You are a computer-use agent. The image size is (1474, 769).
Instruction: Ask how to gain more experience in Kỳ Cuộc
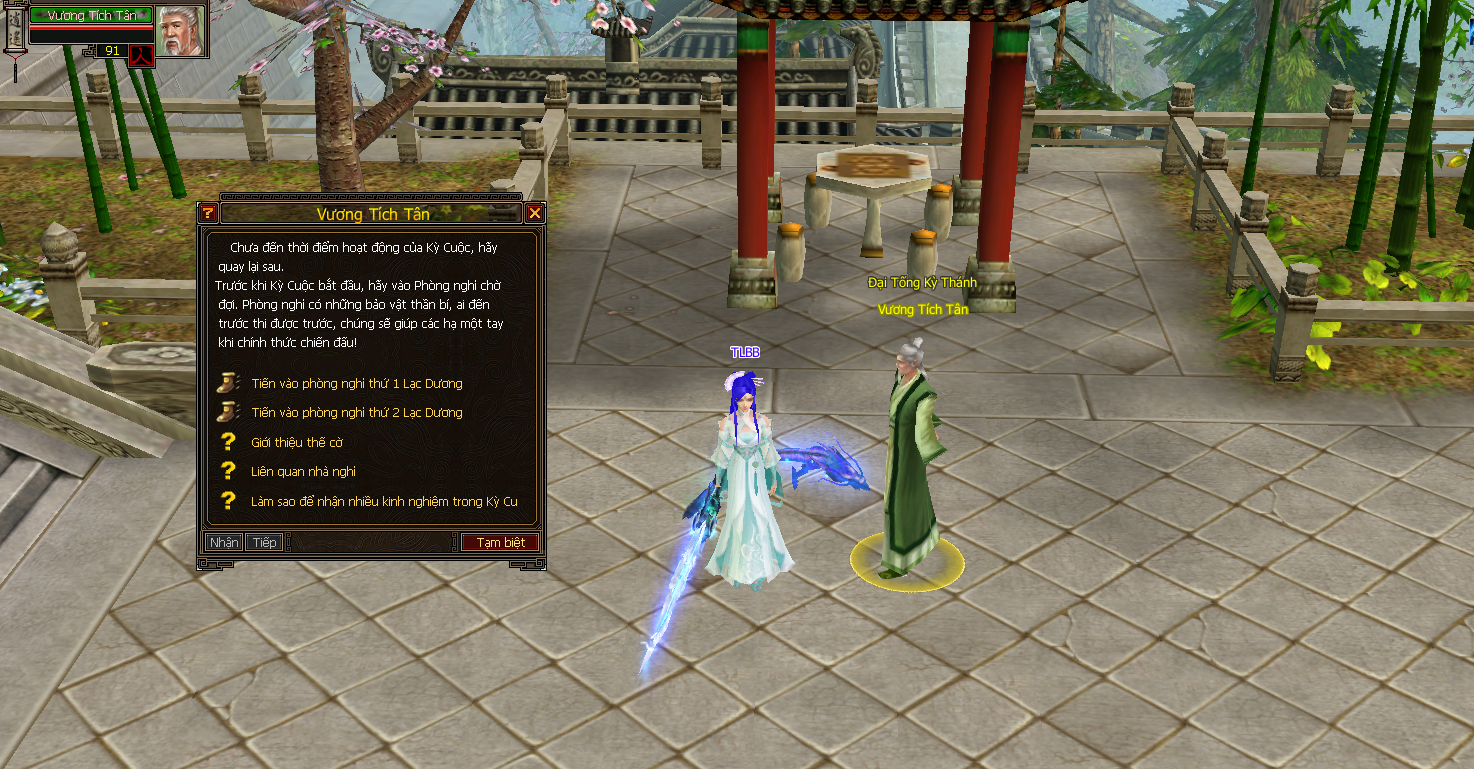pos(384,501)
